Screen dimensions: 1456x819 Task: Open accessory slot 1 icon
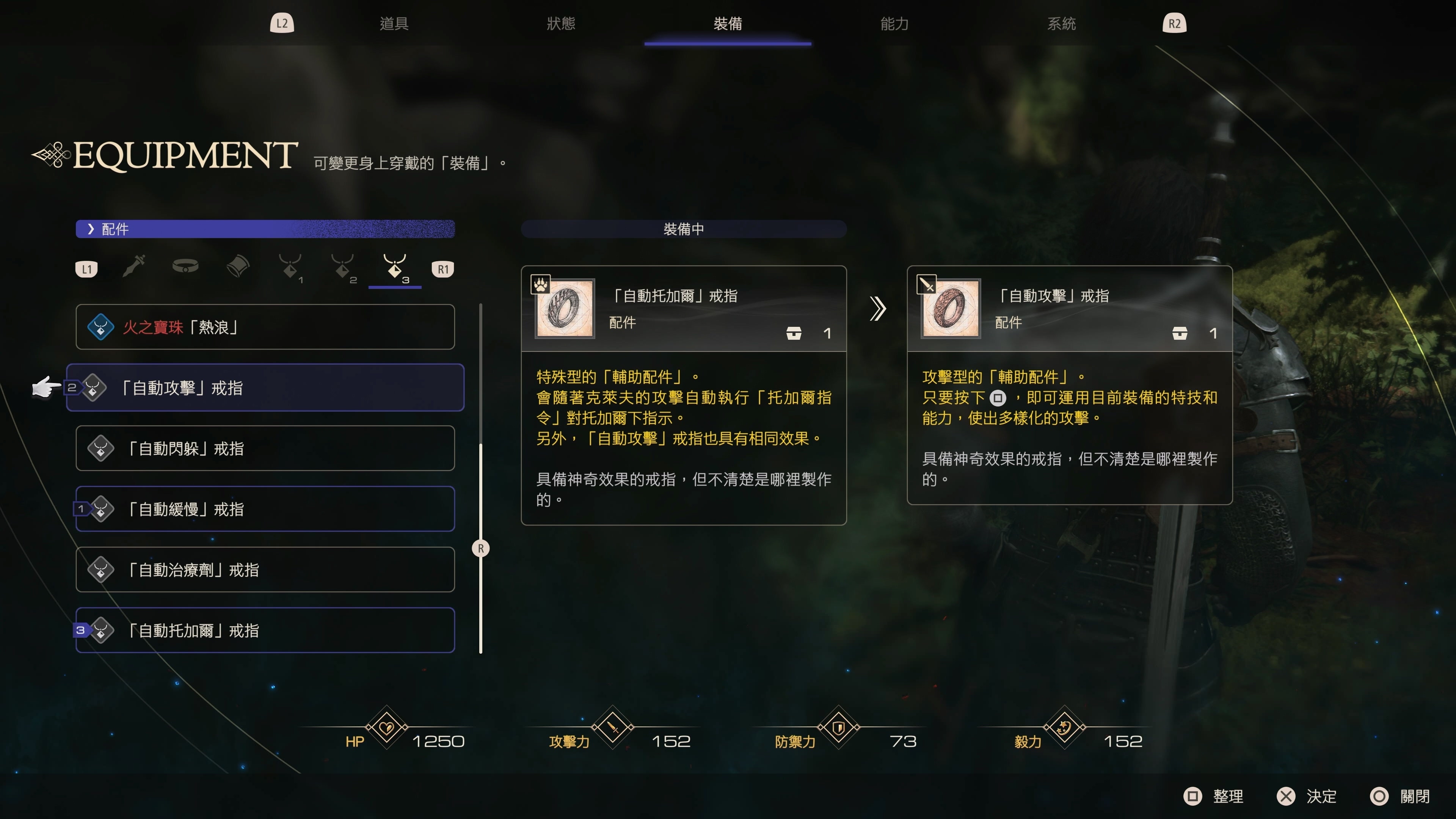pos(289,267)
